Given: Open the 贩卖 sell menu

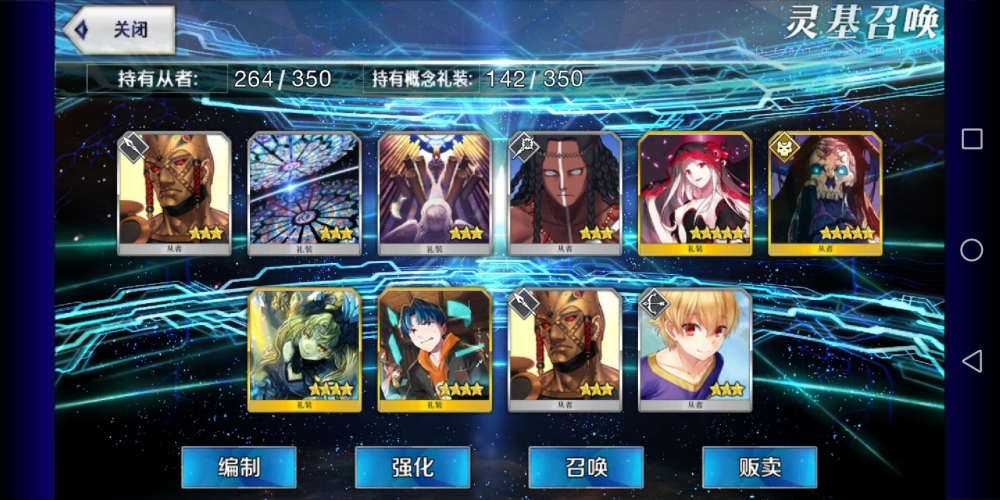Looking at the screenshot, I should [x=759, y=467].
